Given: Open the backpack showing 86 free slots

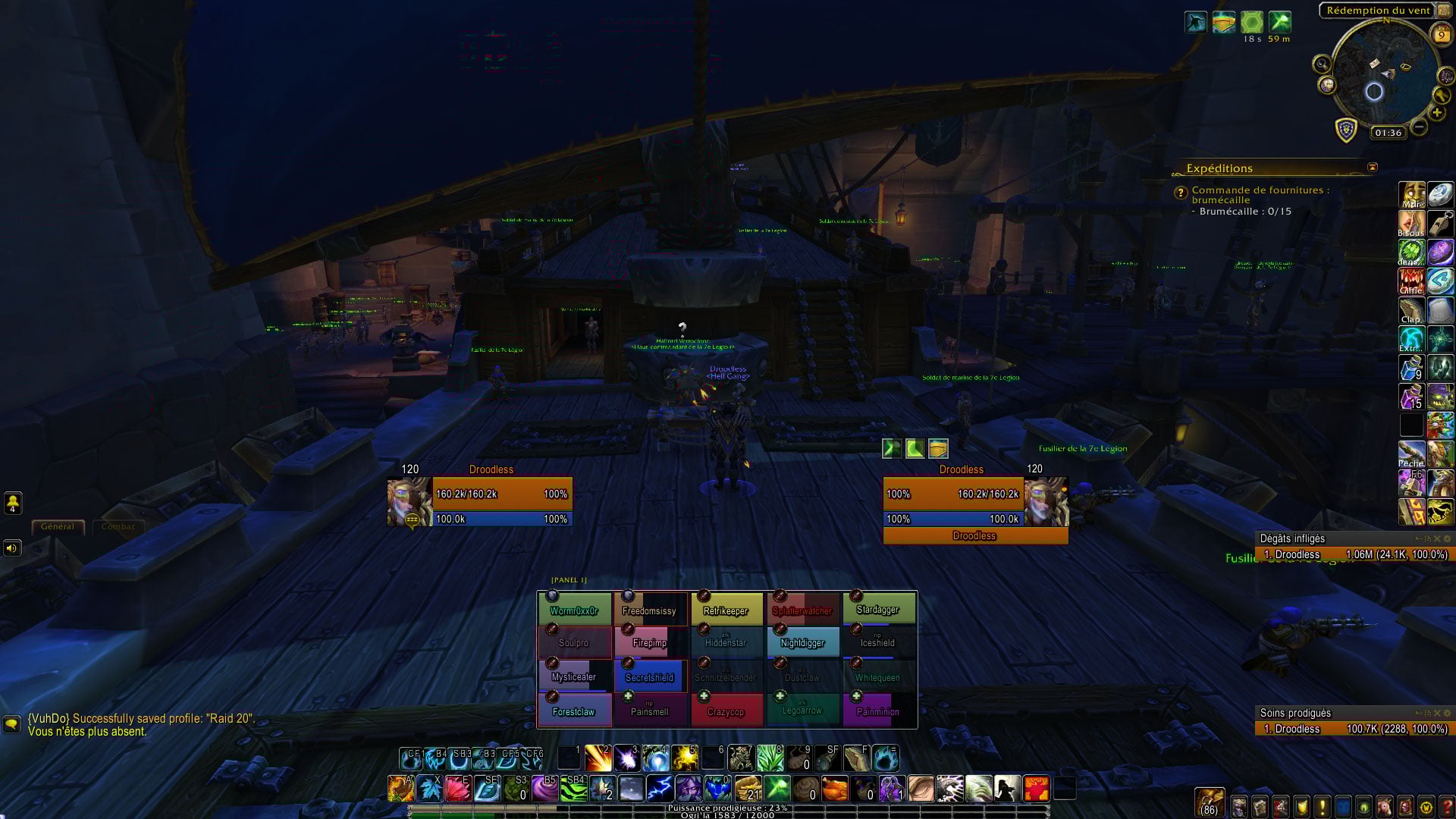Looking at the screenshot, I should [x=1210, y=802].
